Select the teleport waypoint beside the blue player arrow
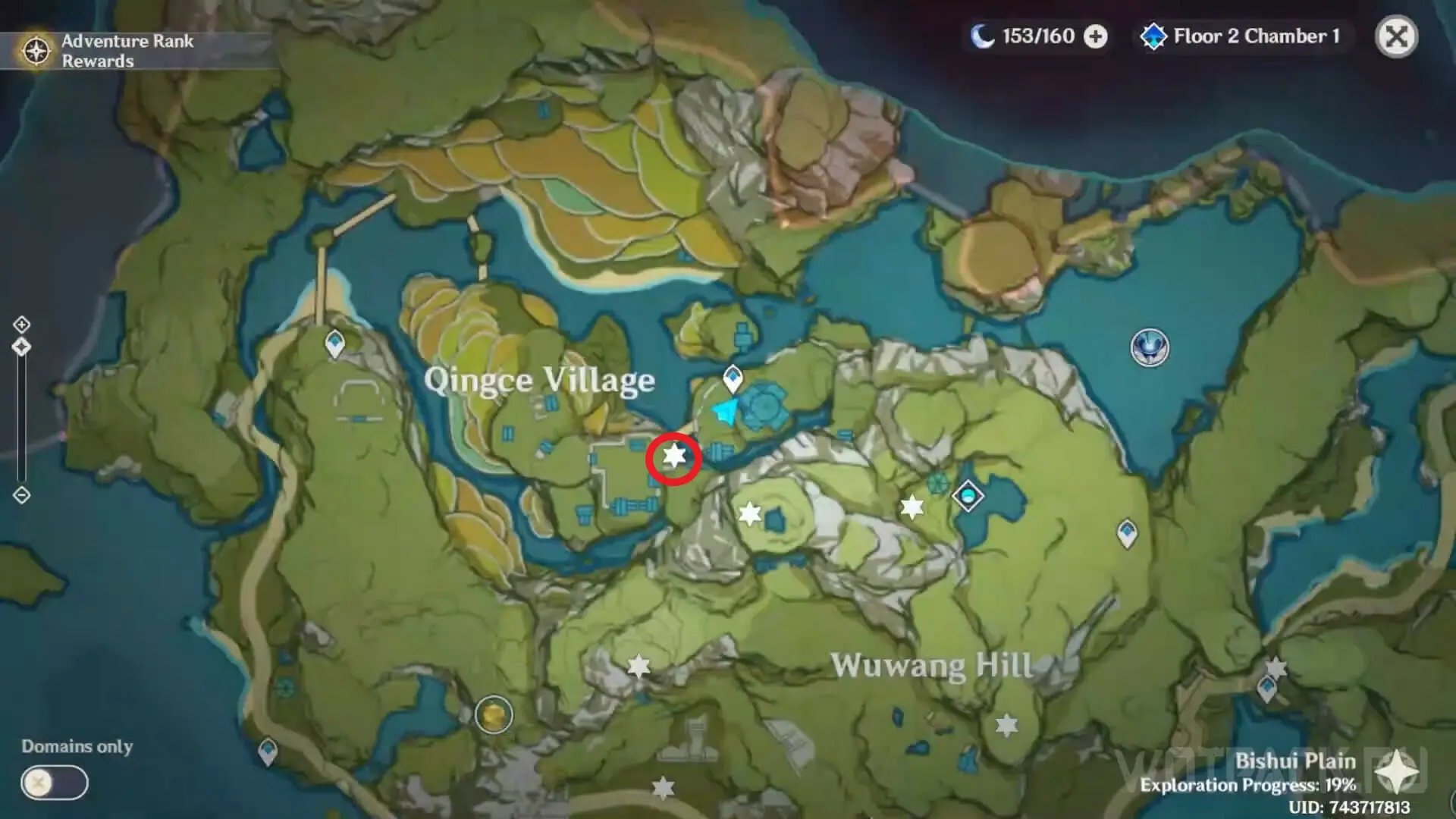The image size is (1456, 819). coord(733,377)
